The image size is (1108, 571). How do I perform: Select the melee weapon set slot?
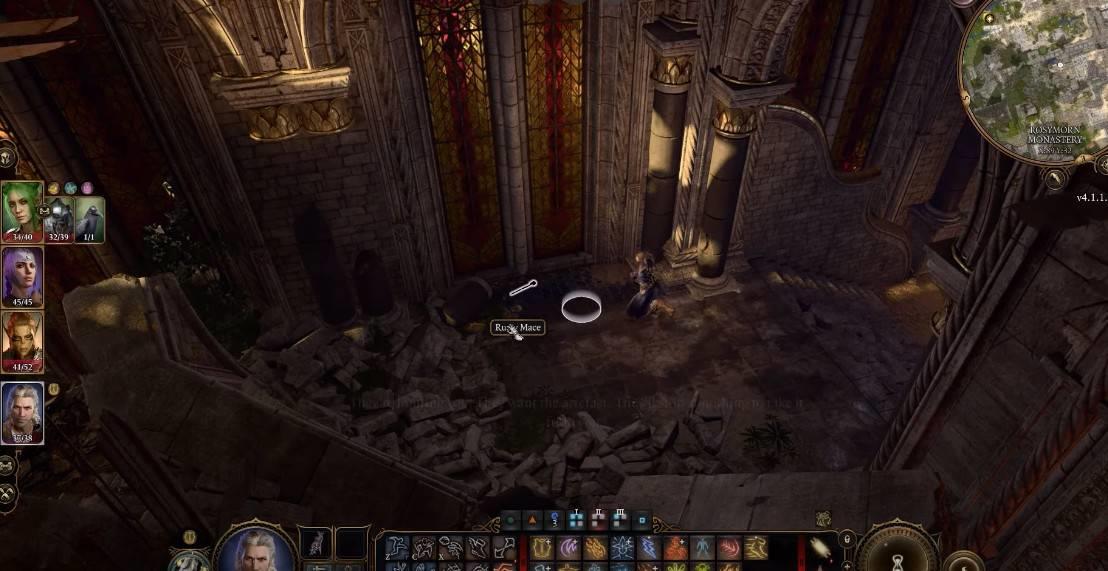(315, 544)
